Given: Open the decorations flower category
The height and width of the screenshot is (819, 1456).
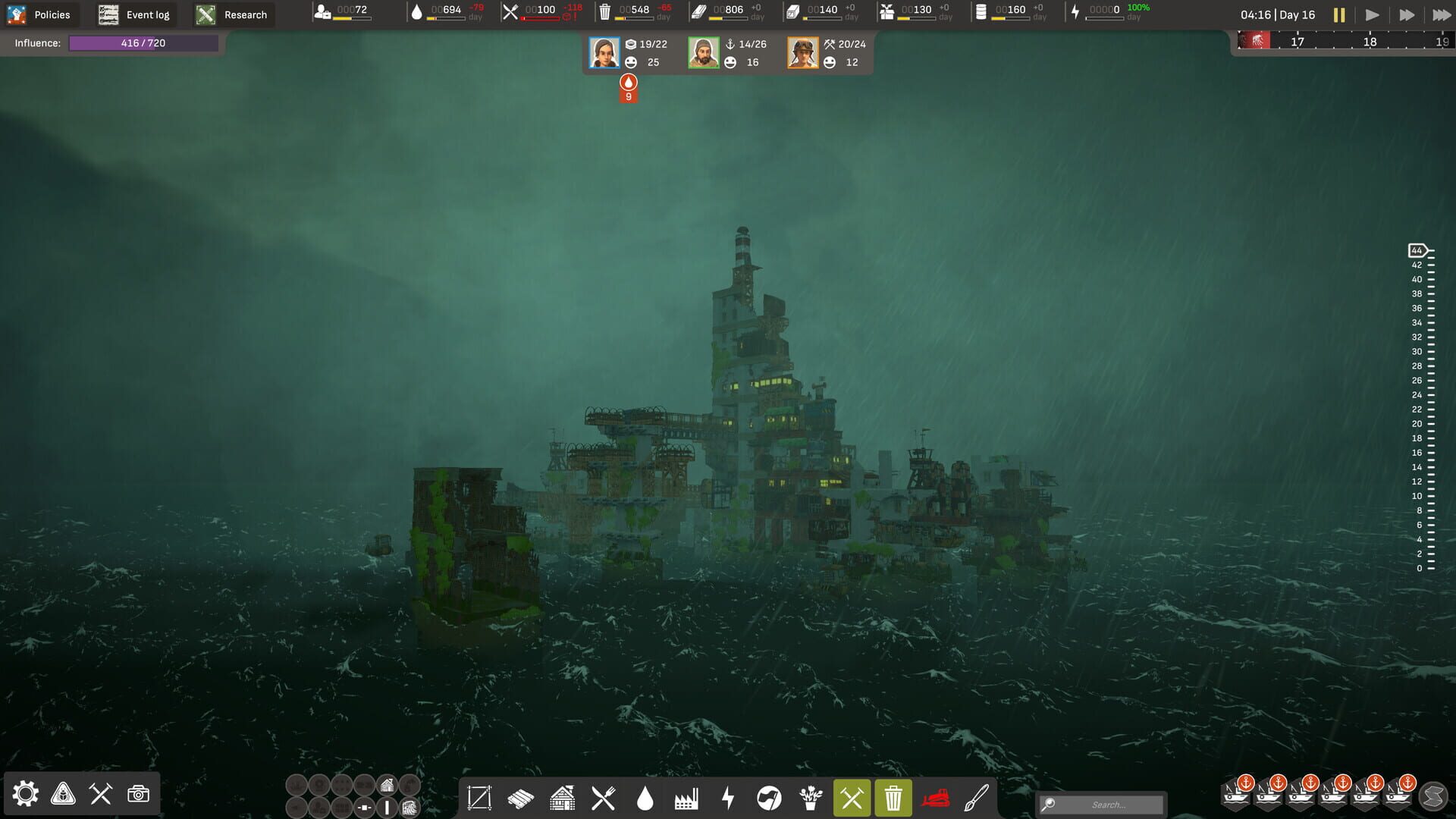Looking at the screenshot, I should coord(811,798).
